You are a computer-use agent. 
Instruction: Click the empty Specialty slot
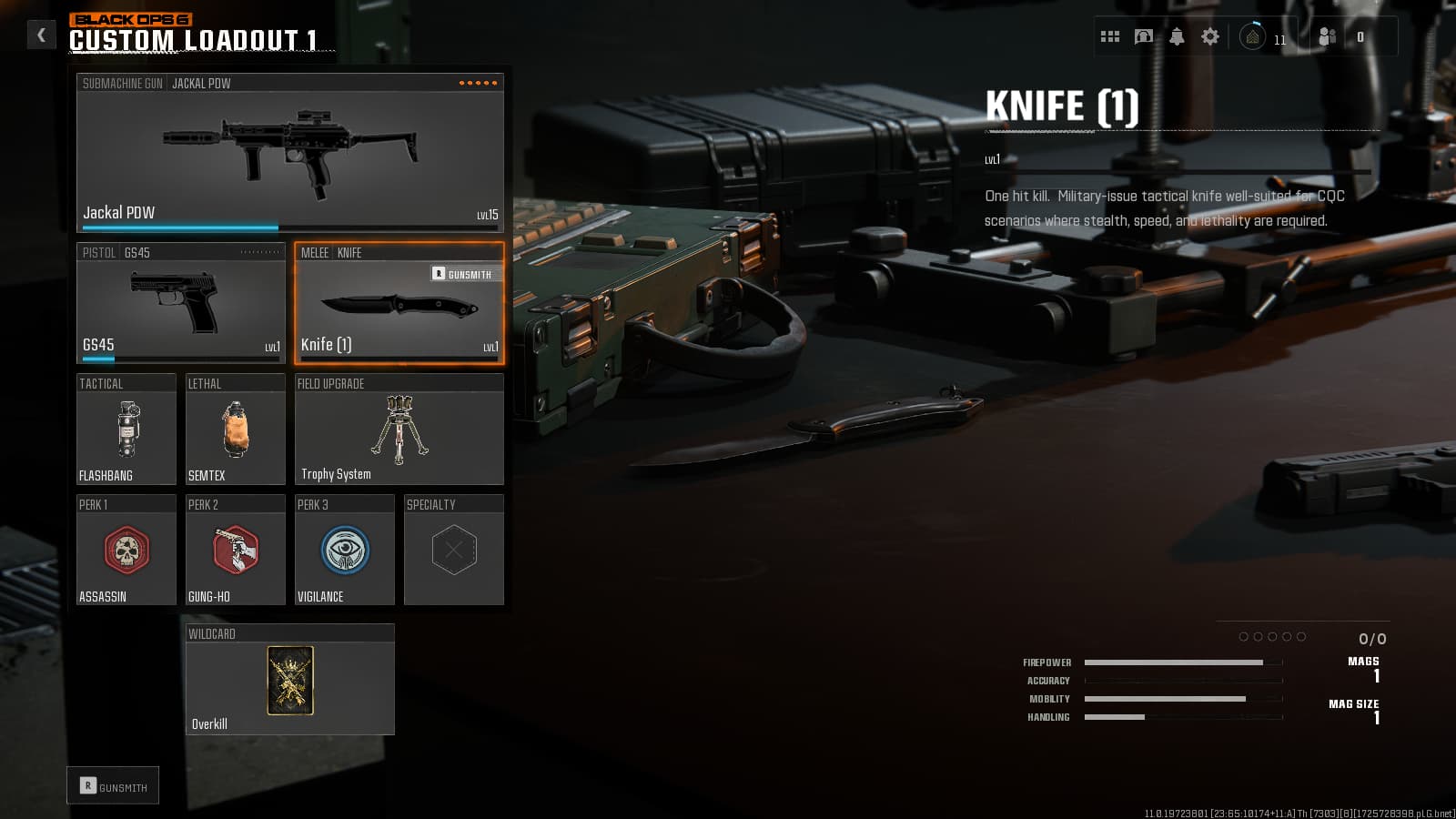(x=453, y=551)
